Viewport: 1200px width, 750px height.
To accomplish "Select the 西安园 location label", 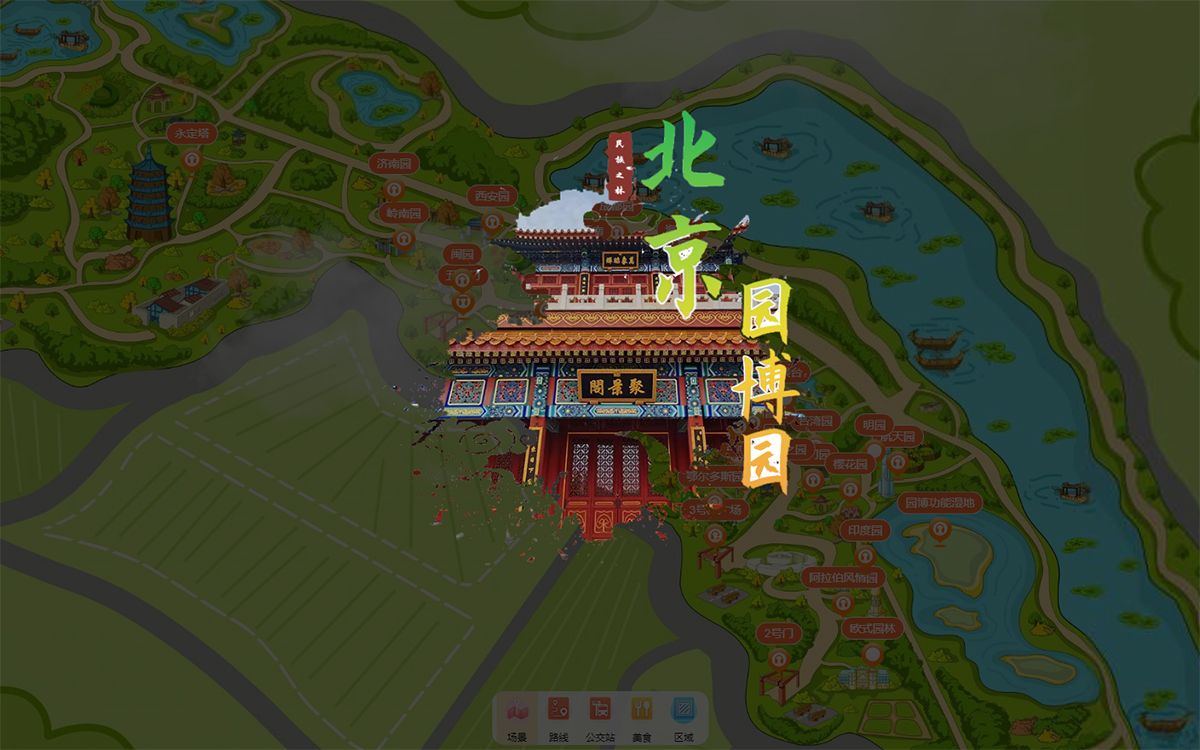I will click(492, 196).
